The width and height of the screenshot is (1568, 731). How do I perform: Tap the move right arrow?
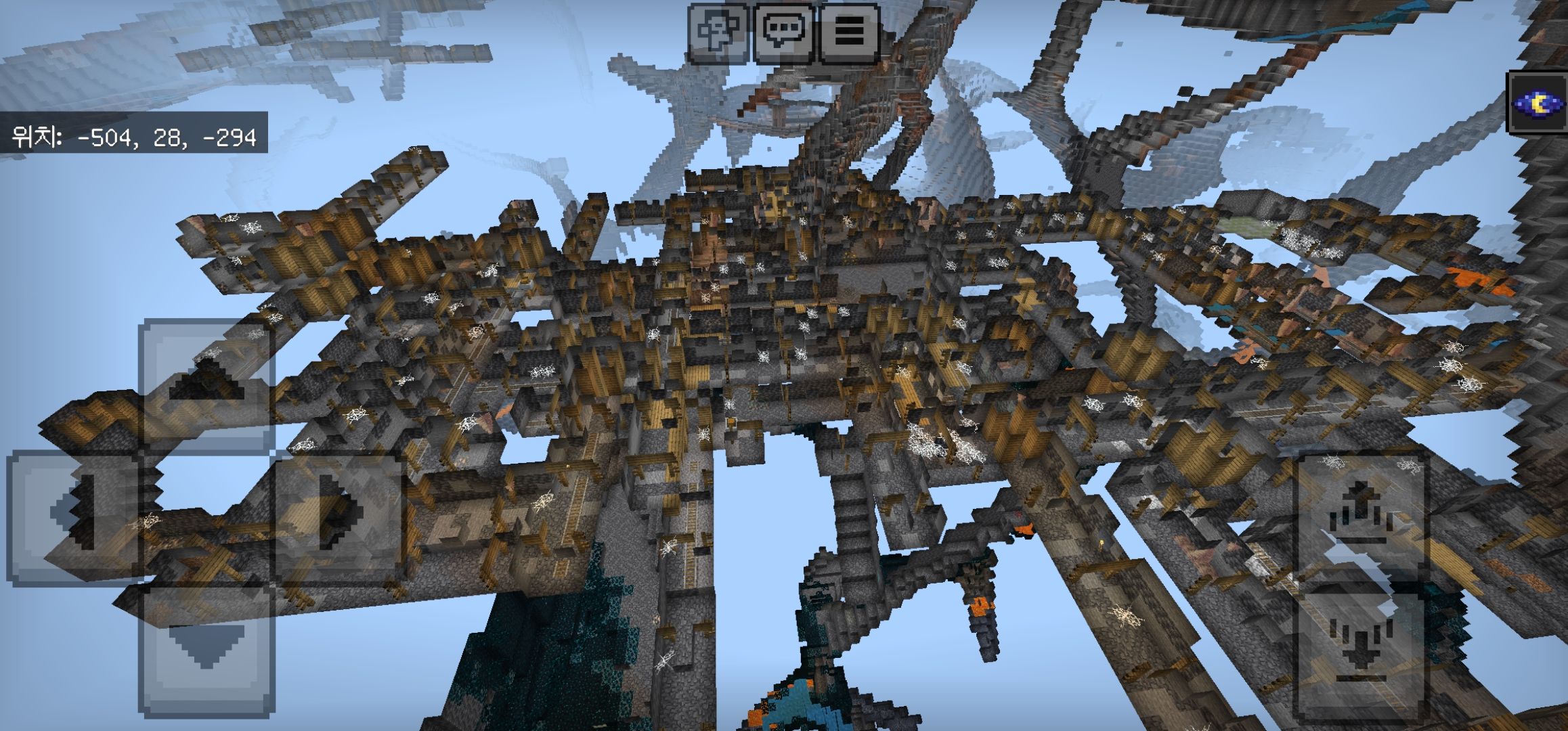[339, 516]
